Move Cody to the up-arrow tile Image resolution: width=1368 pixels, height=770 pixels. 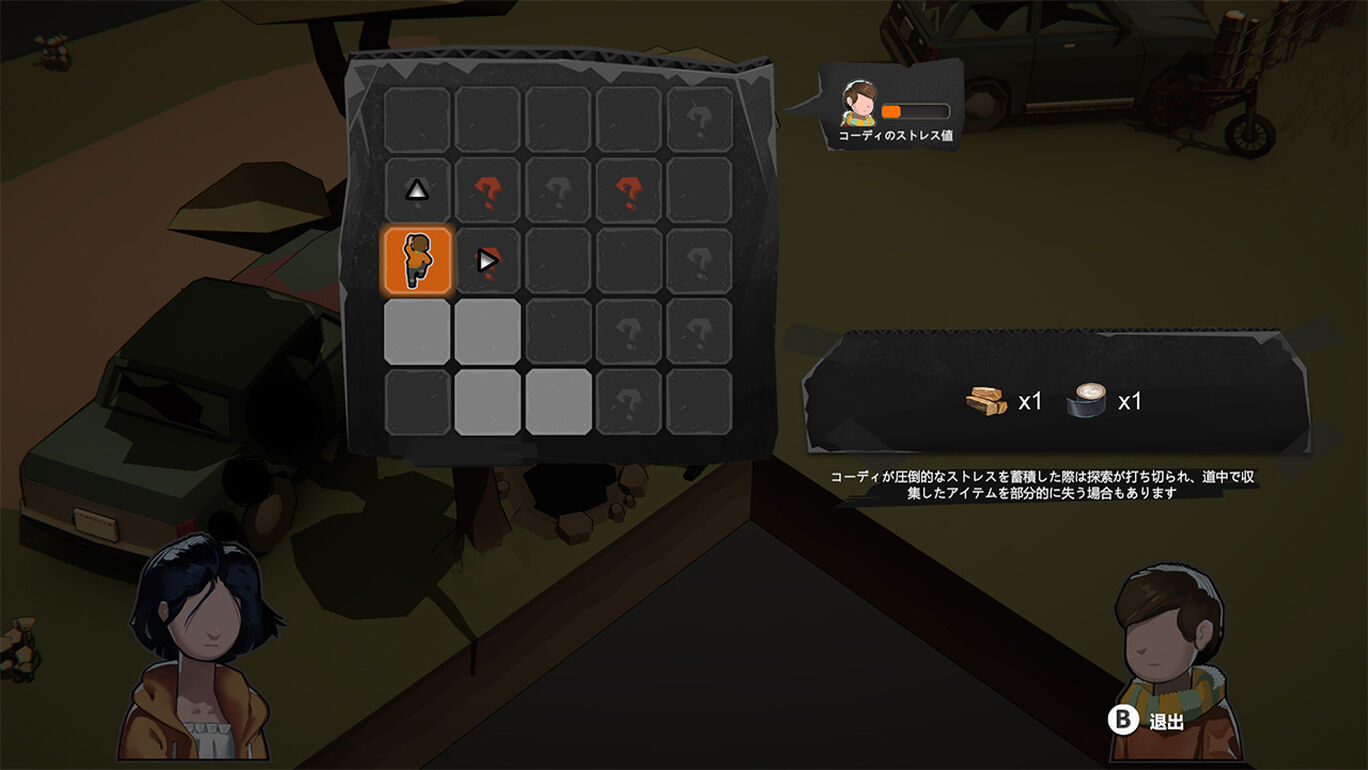tap(417, 190)
